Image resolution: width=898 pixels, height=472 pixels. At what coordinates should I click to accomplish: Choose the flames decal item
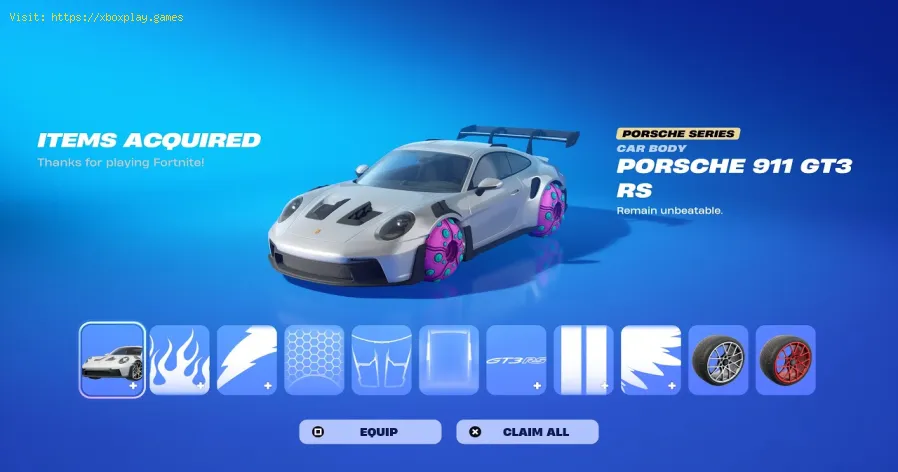tap(179, 359)
